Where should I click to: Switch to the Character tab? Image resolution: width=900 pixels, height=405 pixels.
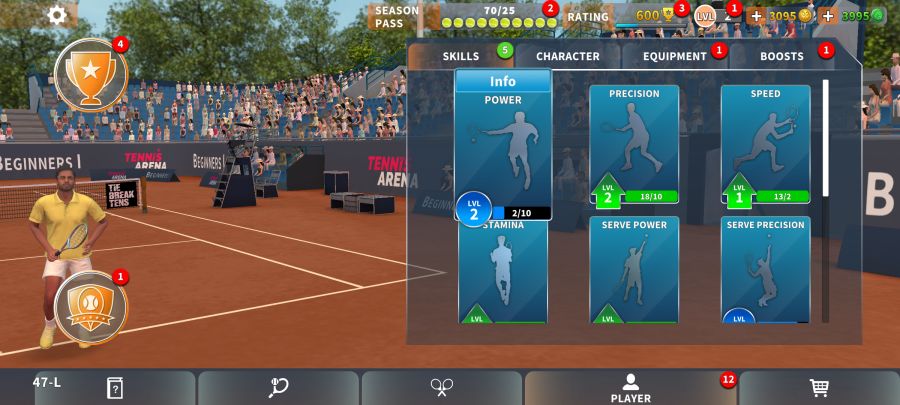coord(567,57)
